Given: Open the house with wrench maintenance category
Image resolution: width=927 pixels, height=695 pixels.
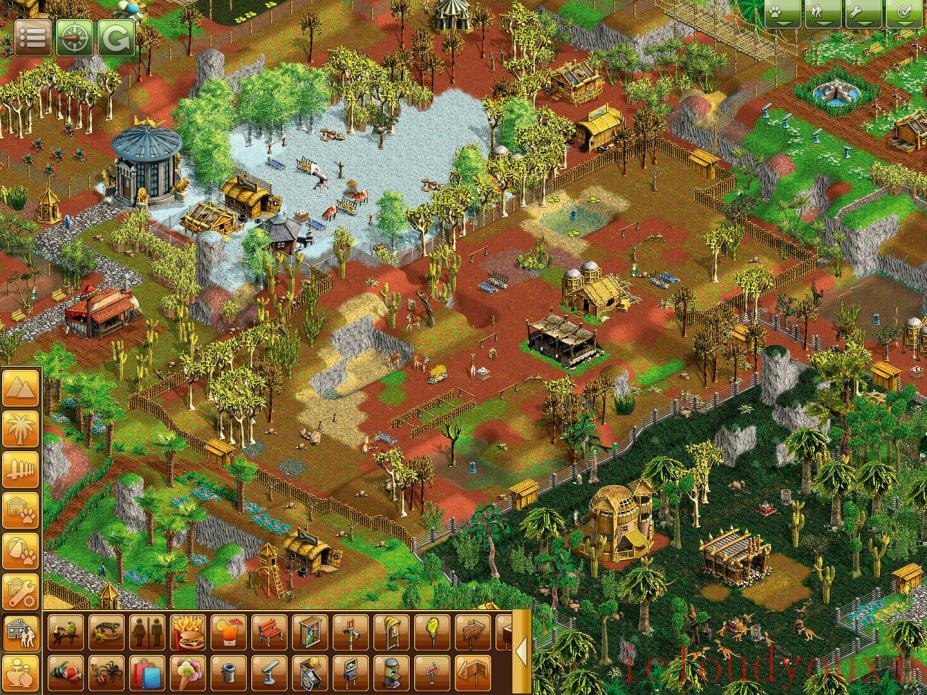Looking at the screenshot, I should 20,592.
